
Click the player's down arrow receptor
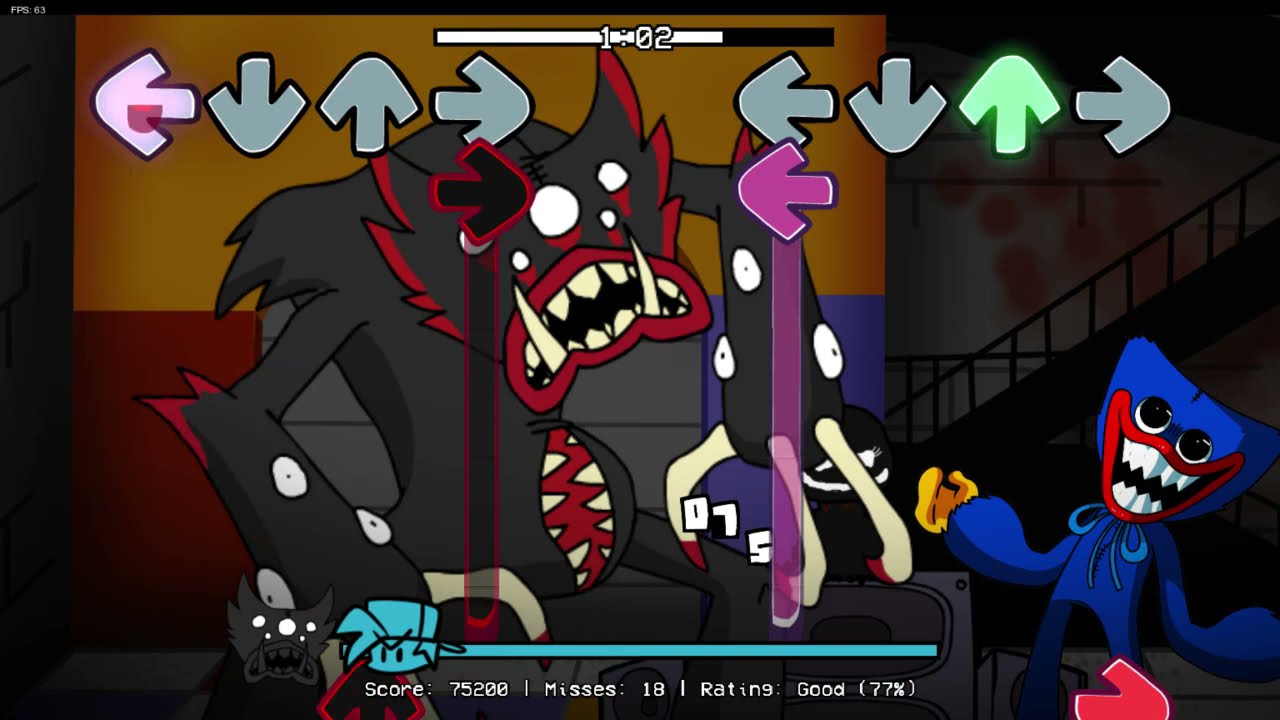[x=899, y=105]
